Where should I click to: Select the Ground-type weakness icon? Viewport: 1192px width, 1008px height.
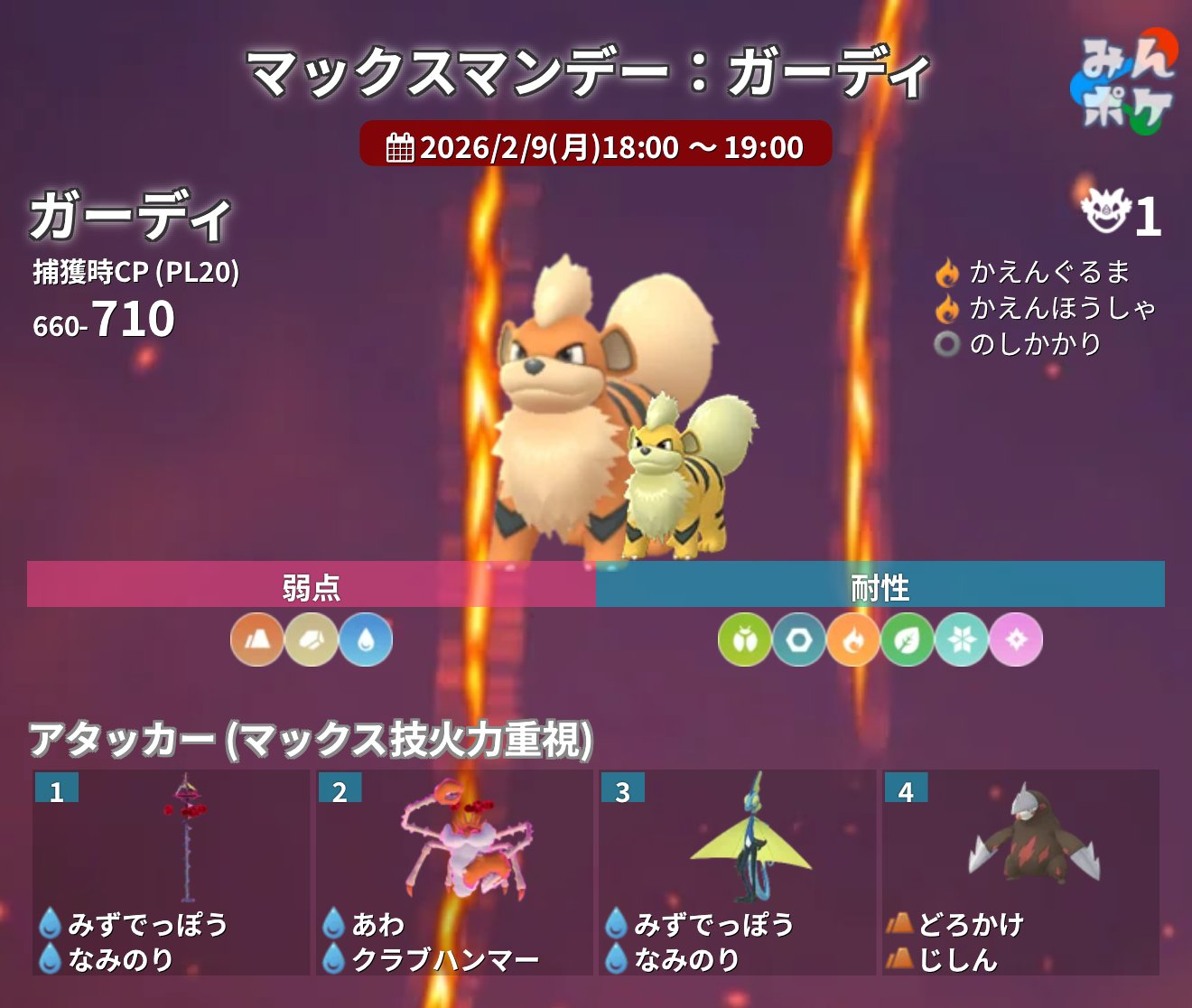[257, 639]
